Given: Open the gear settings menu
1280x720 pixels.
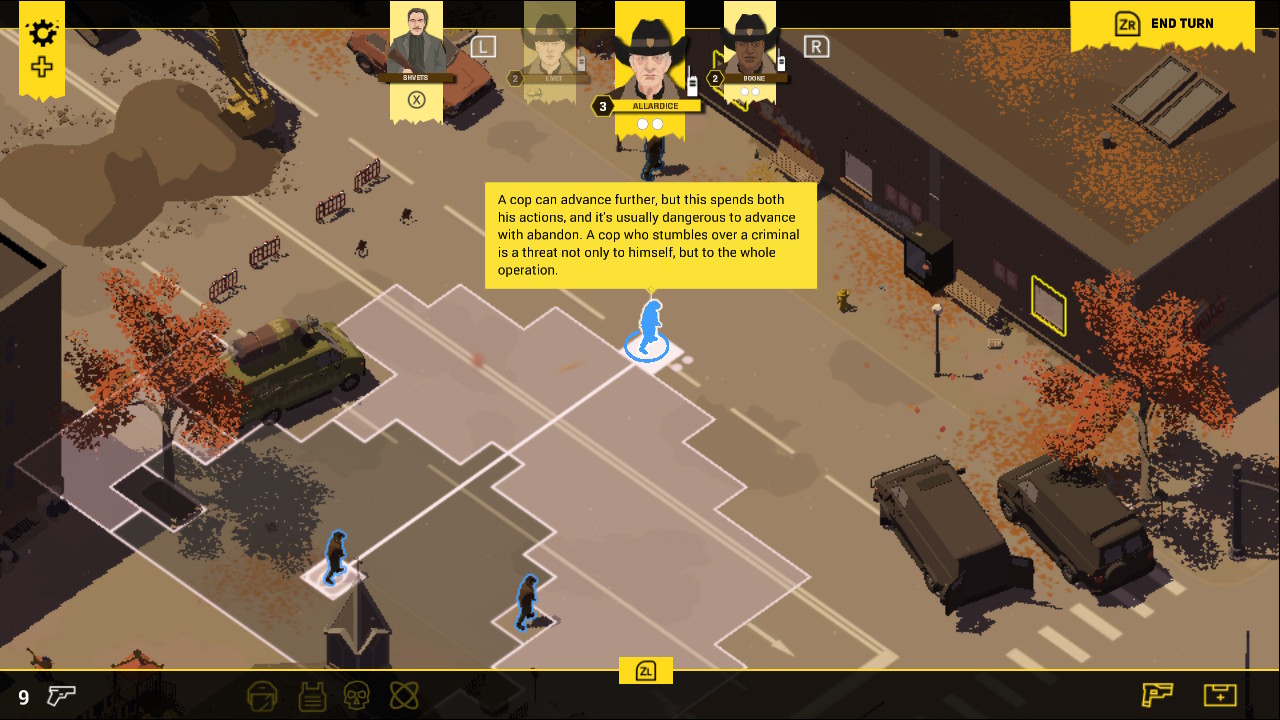Looking at the screenshot, I should tap(42, 33).
